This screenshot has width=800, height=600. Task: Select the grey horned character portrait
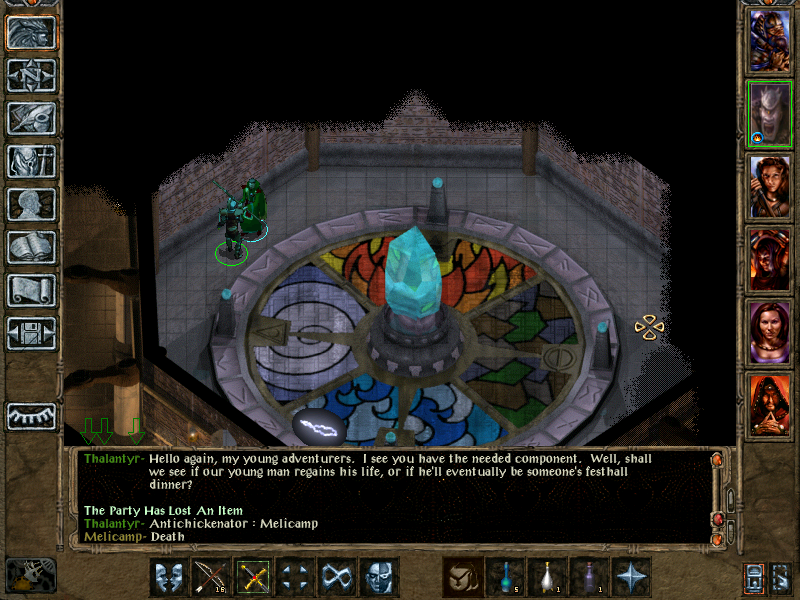770,114
